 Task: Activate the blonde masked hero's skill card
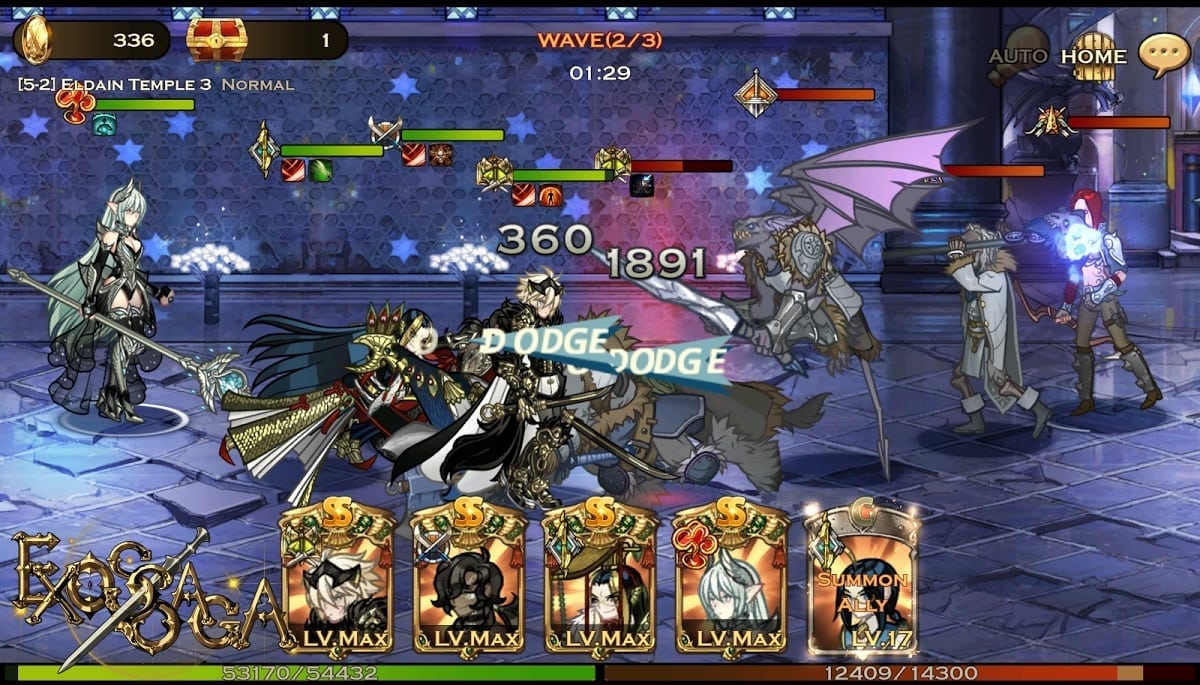(x=337, y=580)
